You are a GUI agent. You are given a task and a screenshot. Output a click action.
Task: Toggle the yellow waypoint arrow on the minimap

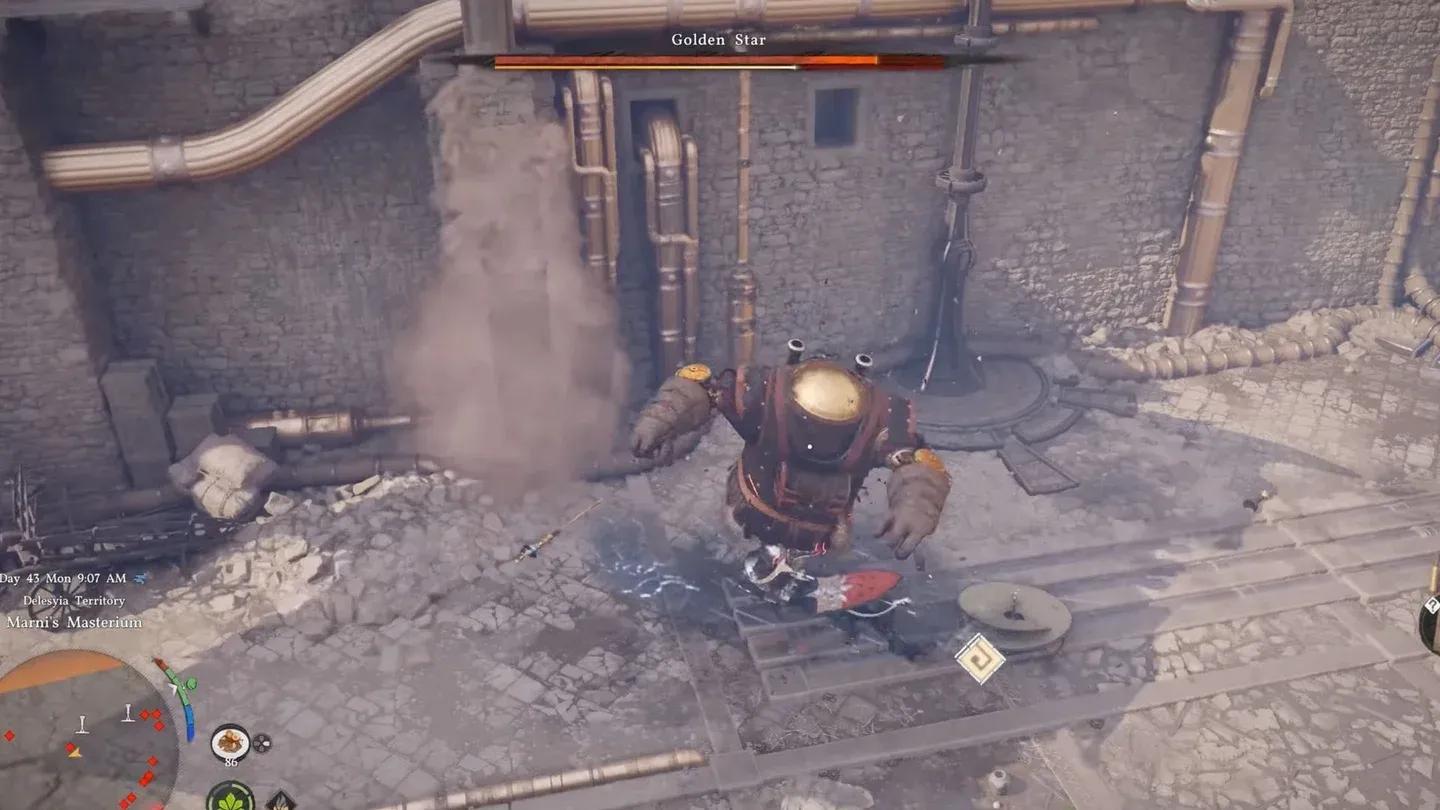pos(73,753)
